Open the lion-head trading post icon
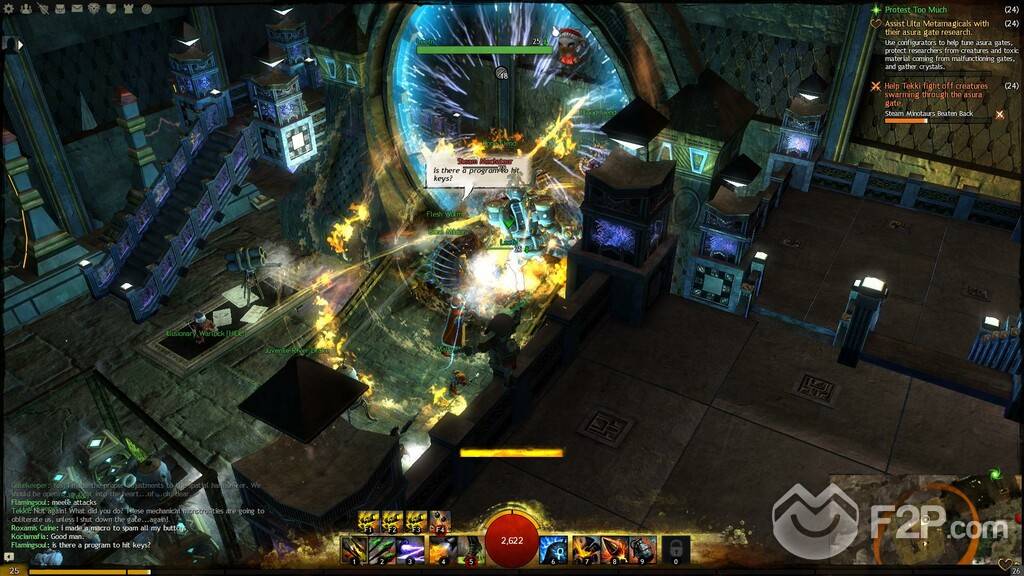Image resolution: width=1024 pixels, height=576 pixels. pyautogui.click(x=92, y=8)
